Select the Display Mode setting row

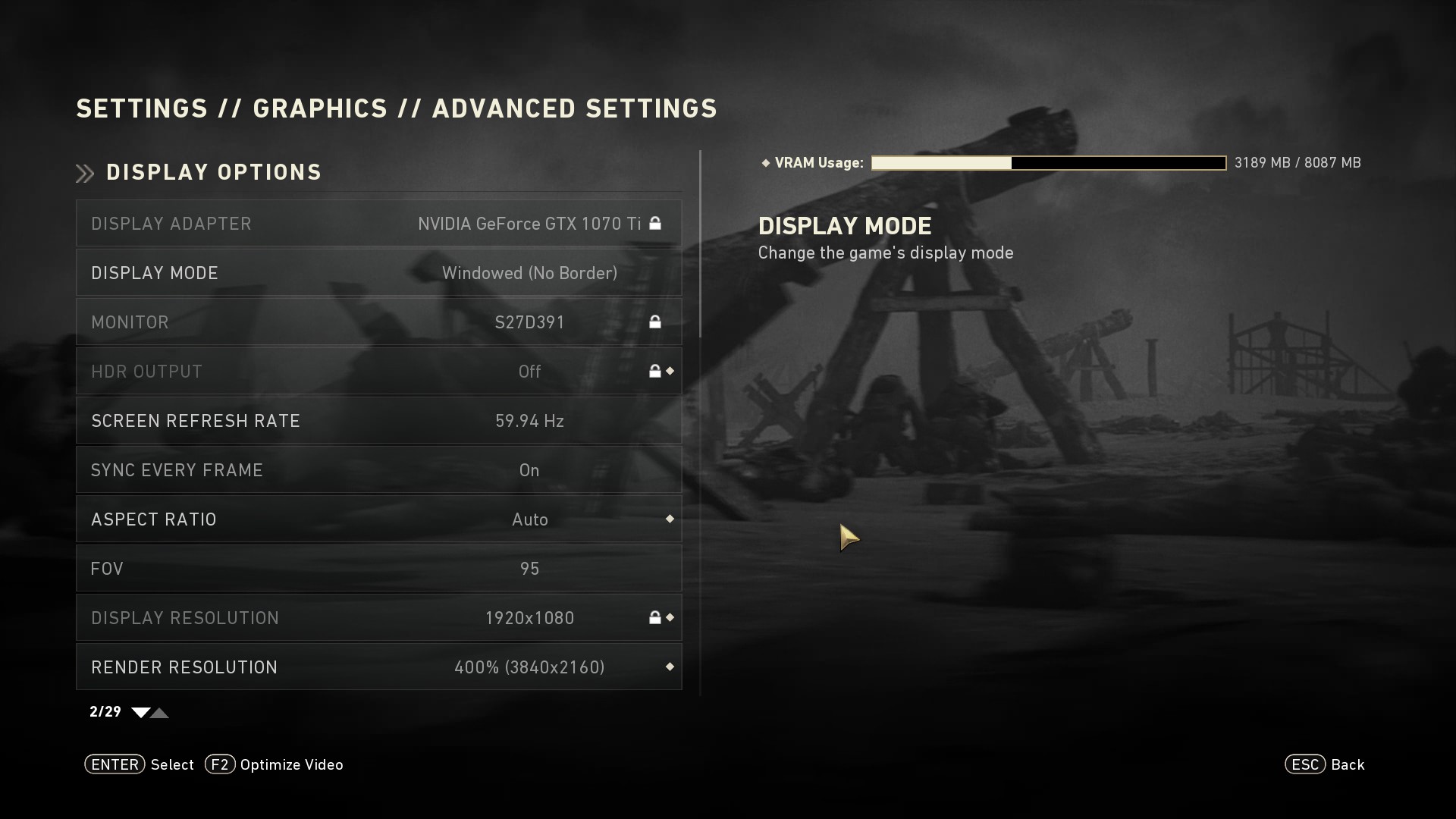tap(378, 273)
